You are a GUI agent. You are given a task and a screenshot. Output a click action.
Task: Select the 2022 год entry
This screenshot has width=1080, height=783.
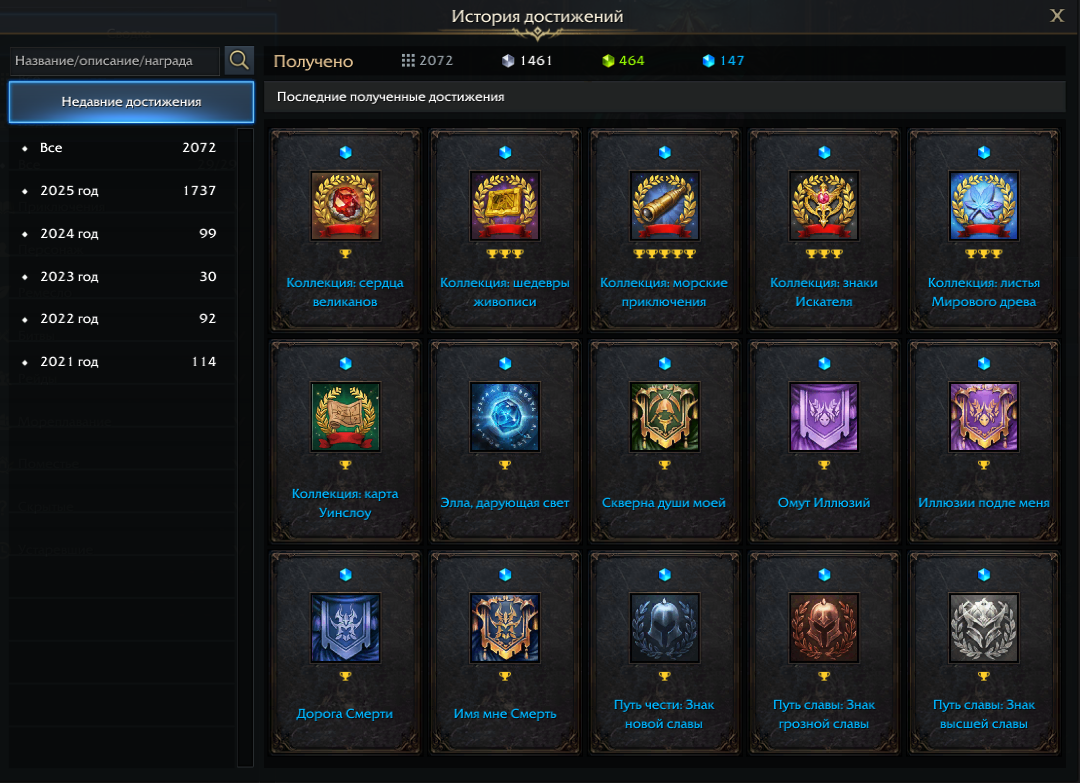pyautogui.click(x=120, y=319)
